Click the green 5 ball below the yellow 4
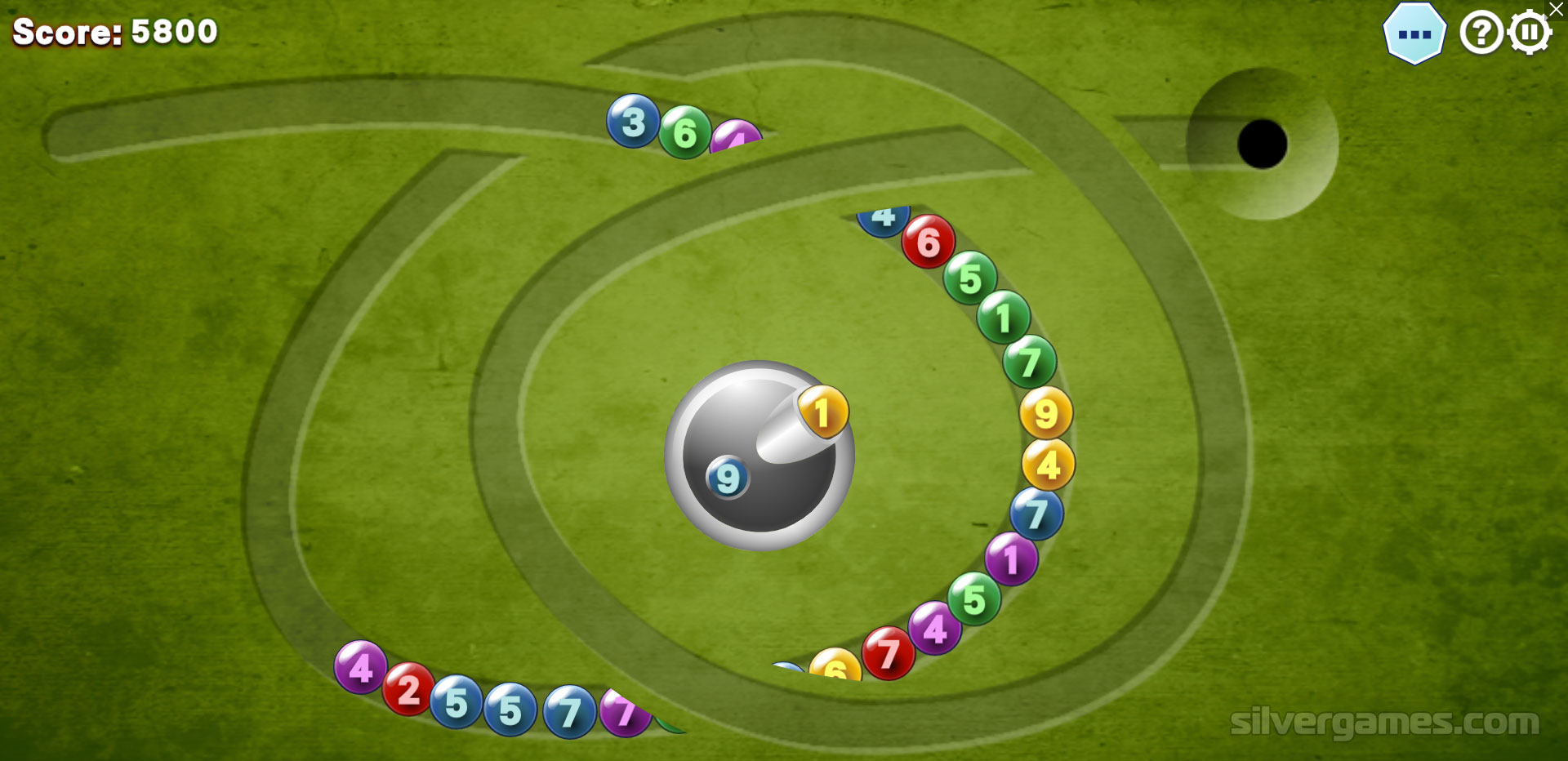This screenshot has height=761, width=1568. click(972, 599)
